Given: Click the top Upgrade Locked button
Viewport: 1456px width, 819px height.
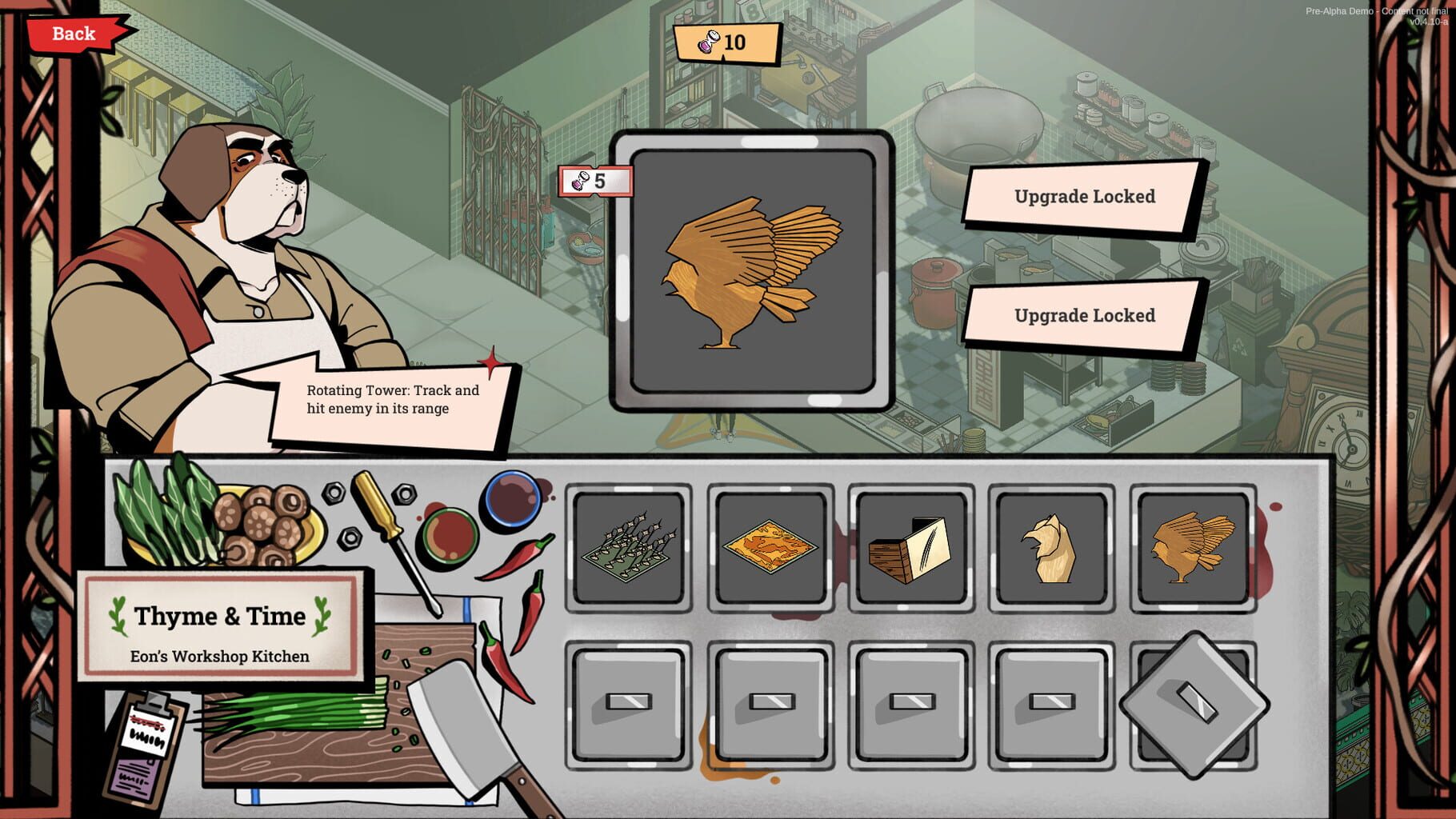Looking at the screenshot, I should click(x=1084, y=194).
